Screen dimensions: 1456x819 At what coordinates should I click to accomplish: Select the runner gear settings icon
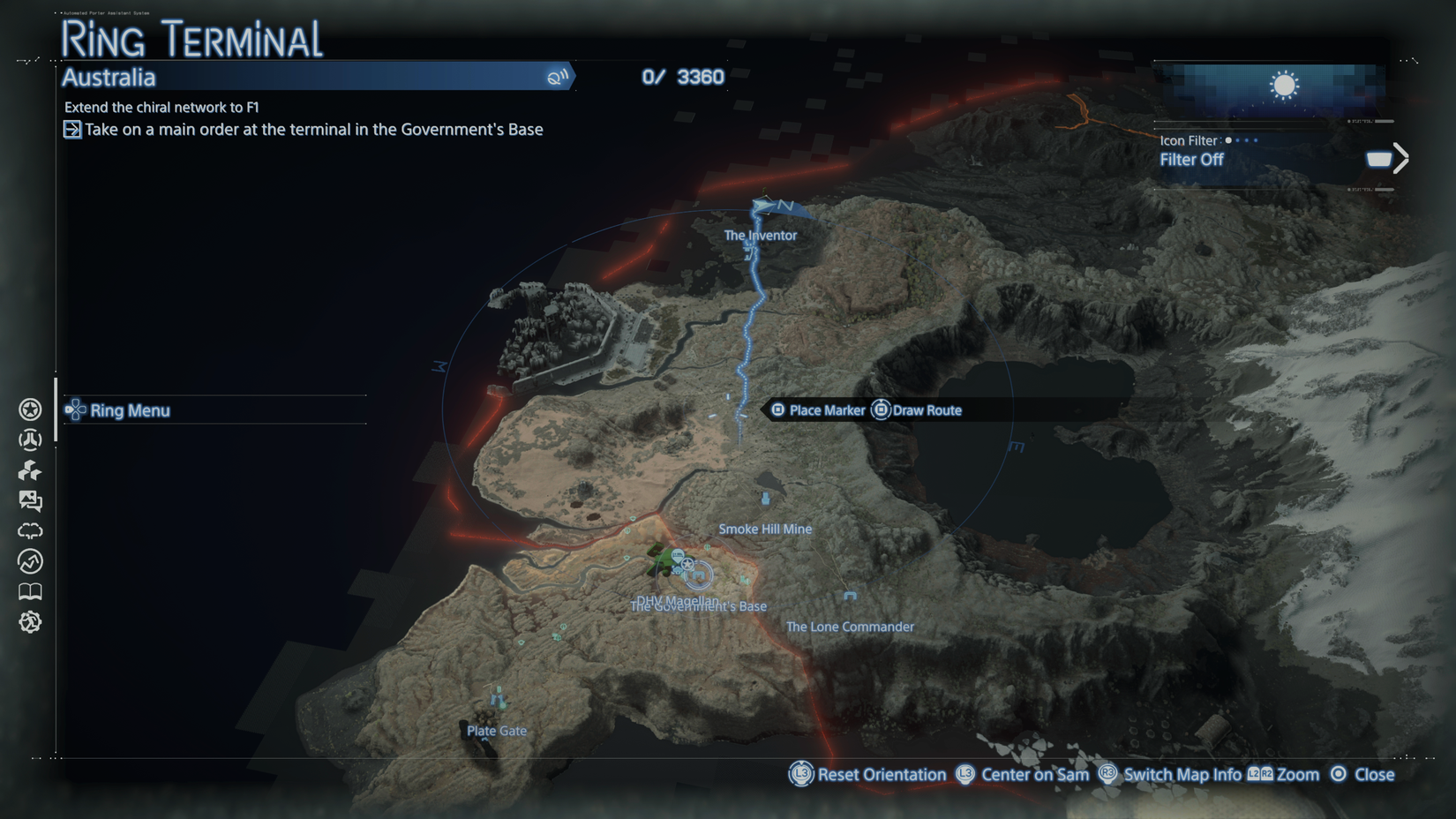pyautogui.click(x=30, y=621)
